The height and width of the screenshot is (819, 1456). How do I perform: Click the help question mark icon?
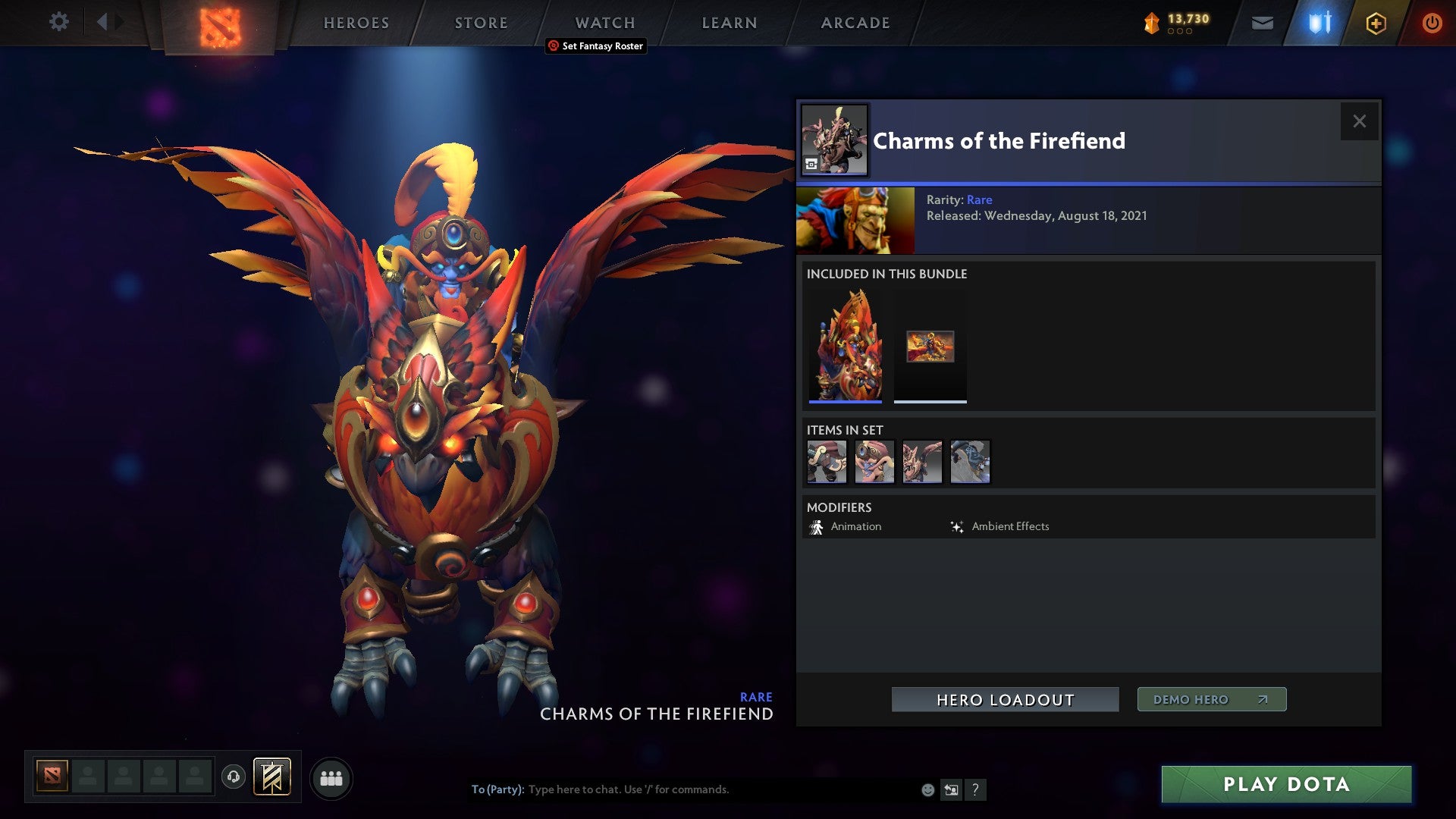975,789
